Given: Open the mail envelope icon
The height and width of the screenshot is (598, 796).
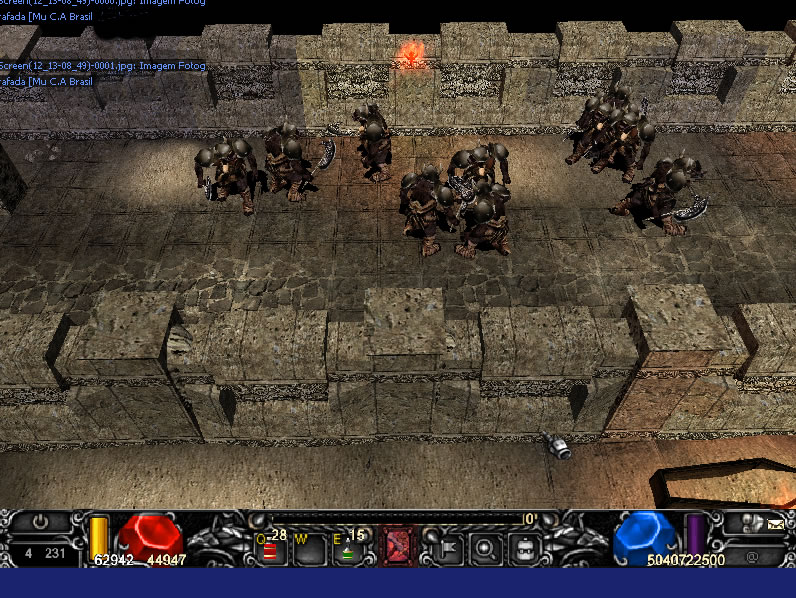Looking at the screenshot, I should pos(776,522).
